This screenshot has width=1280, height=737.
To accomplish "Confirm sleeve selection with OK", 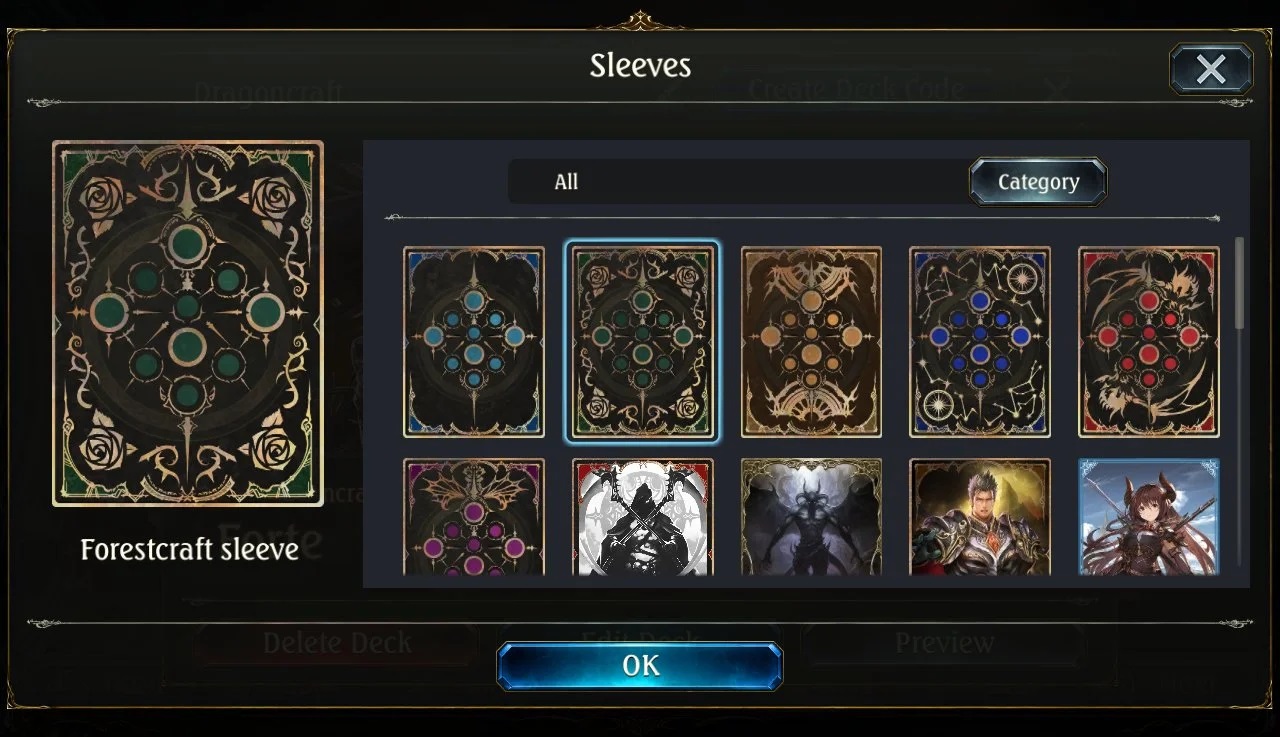I will tap(640, 666).
